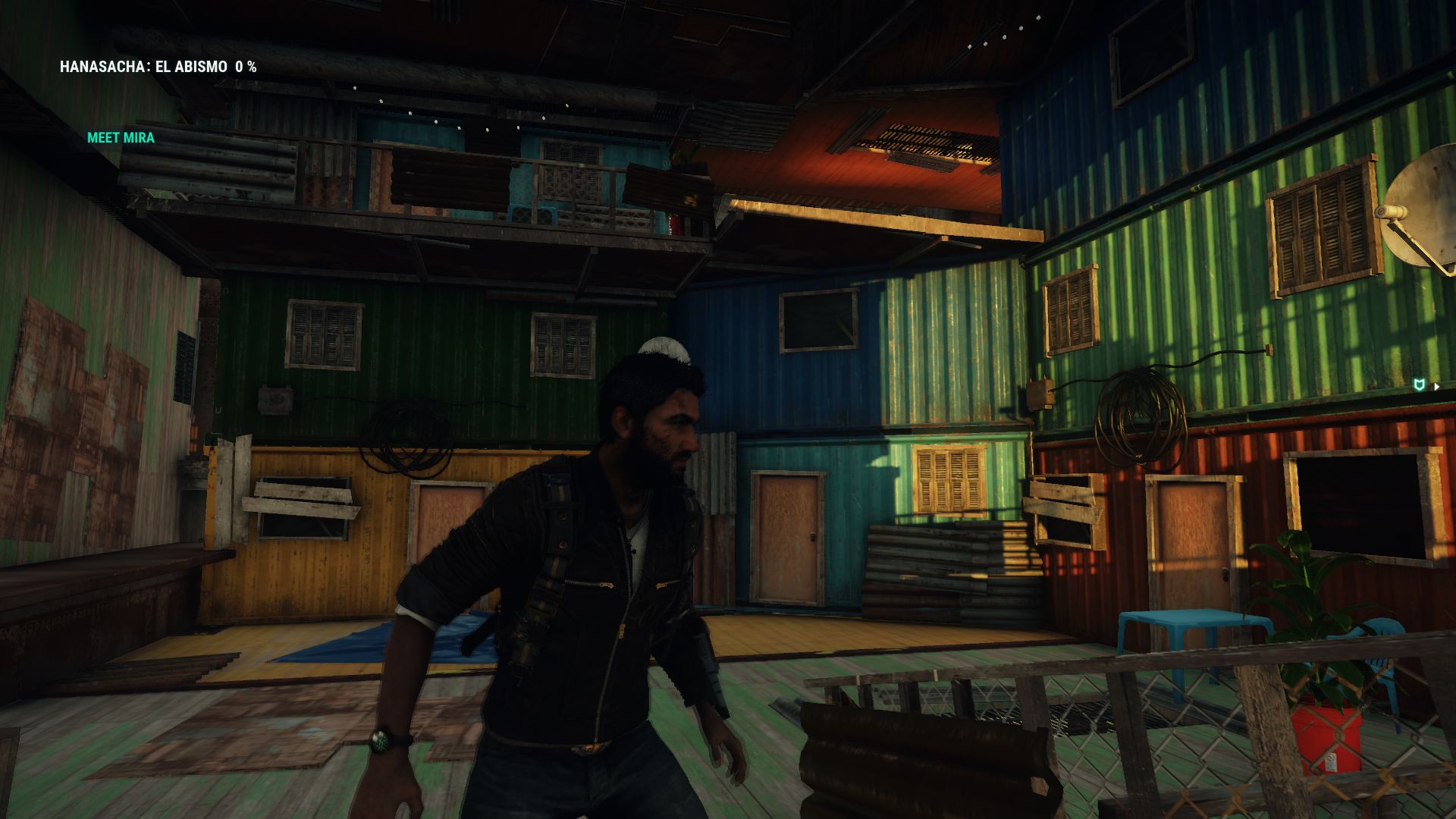The height and width of the screenshot is (819, 1456).
Task: Click the objective waypoint marker icon
Action: pos(1420,386)
